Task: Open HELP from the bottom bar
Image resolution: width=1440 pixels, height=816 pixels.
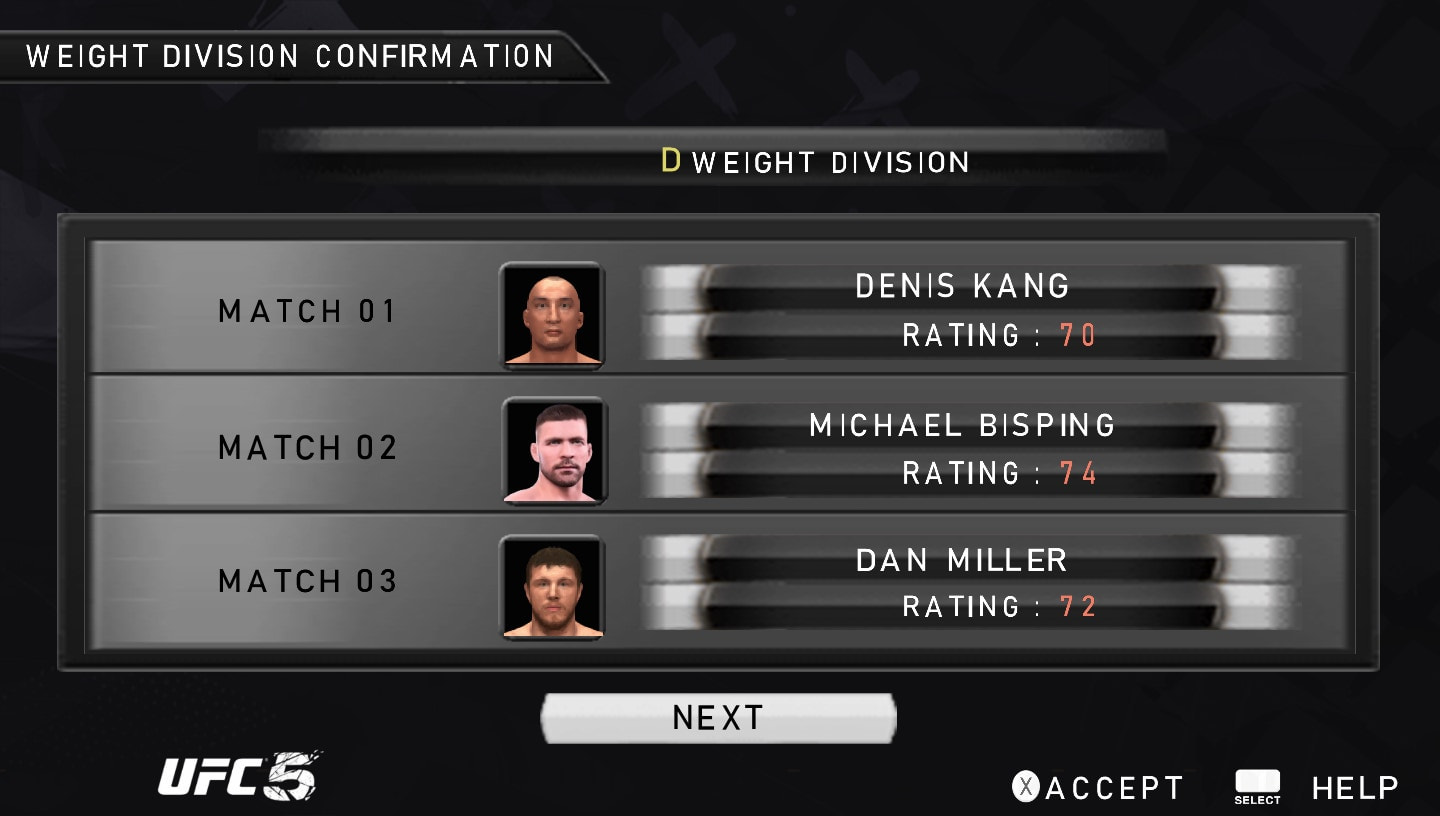Action: pos(1353,786)
